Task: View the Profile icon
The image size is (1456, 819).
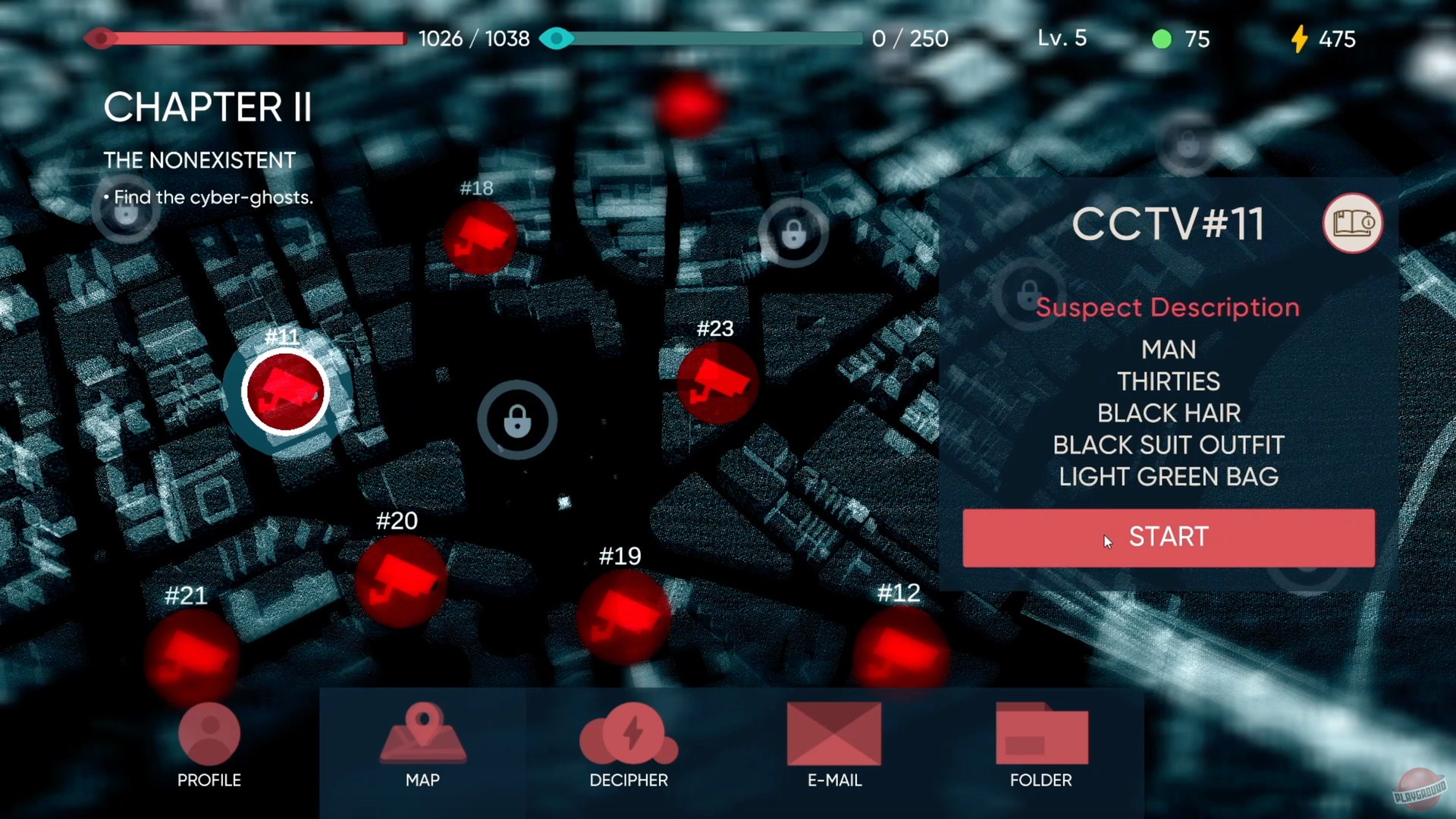Action: (209, 734)
